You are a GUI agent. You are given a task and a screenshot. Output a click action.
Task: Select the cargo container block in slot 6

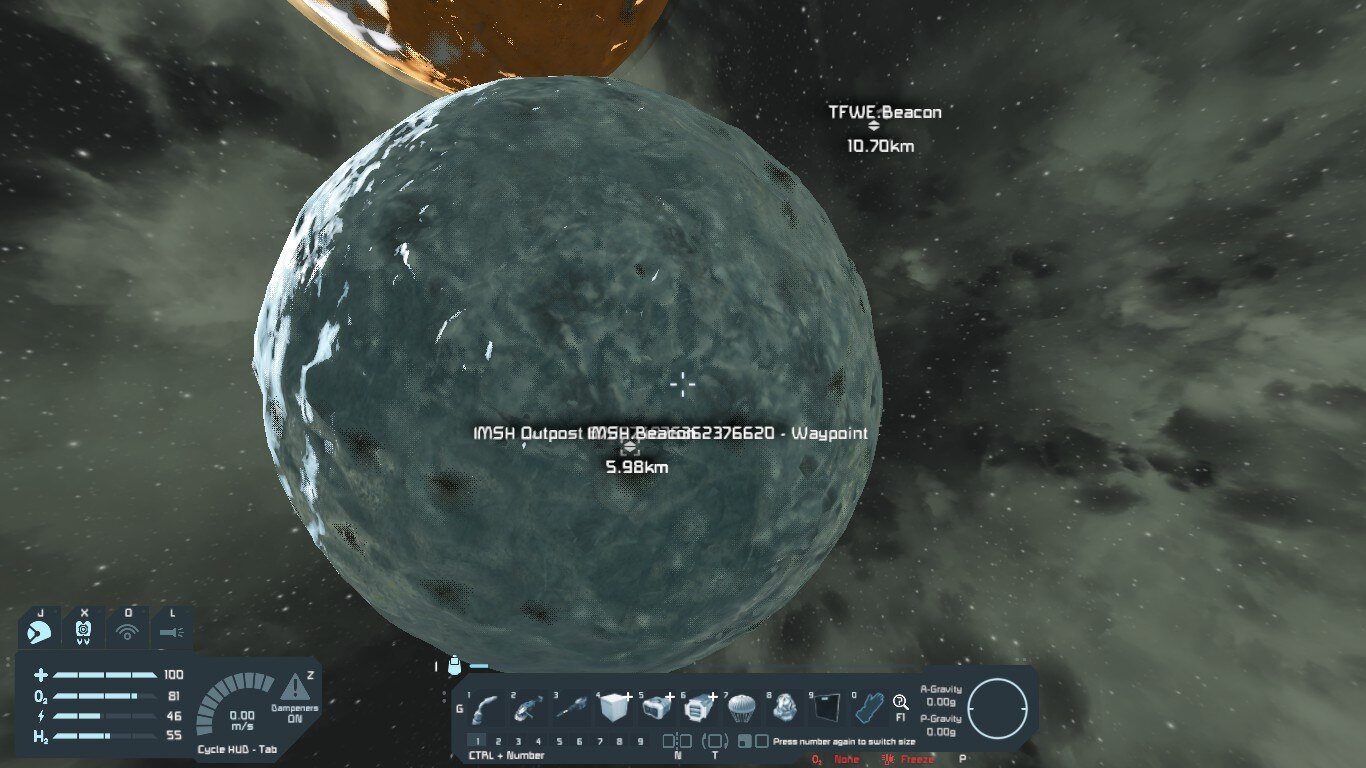[697, 709]
